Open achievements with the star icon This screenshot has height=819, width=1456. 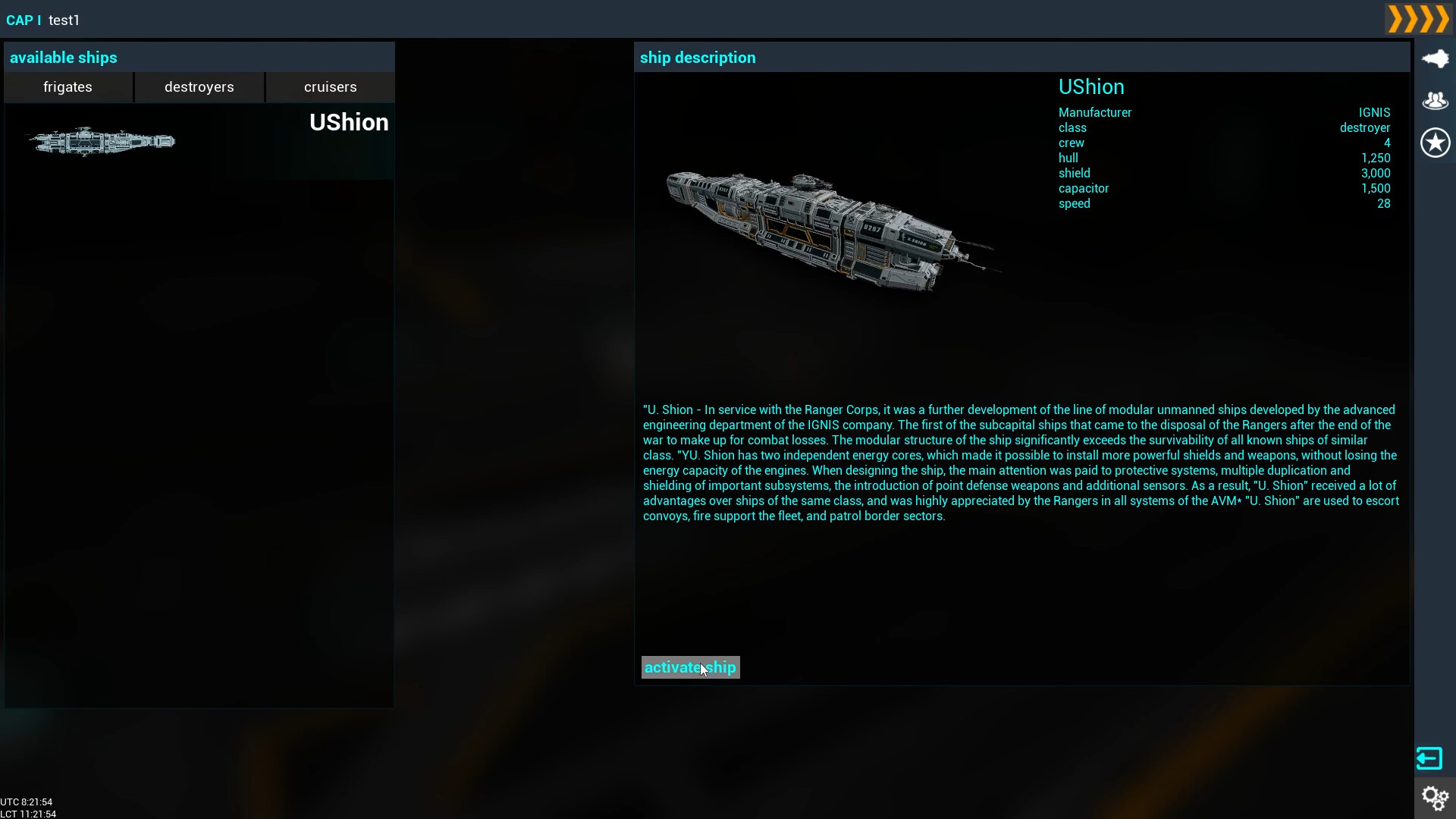[x=1436, y=143]
